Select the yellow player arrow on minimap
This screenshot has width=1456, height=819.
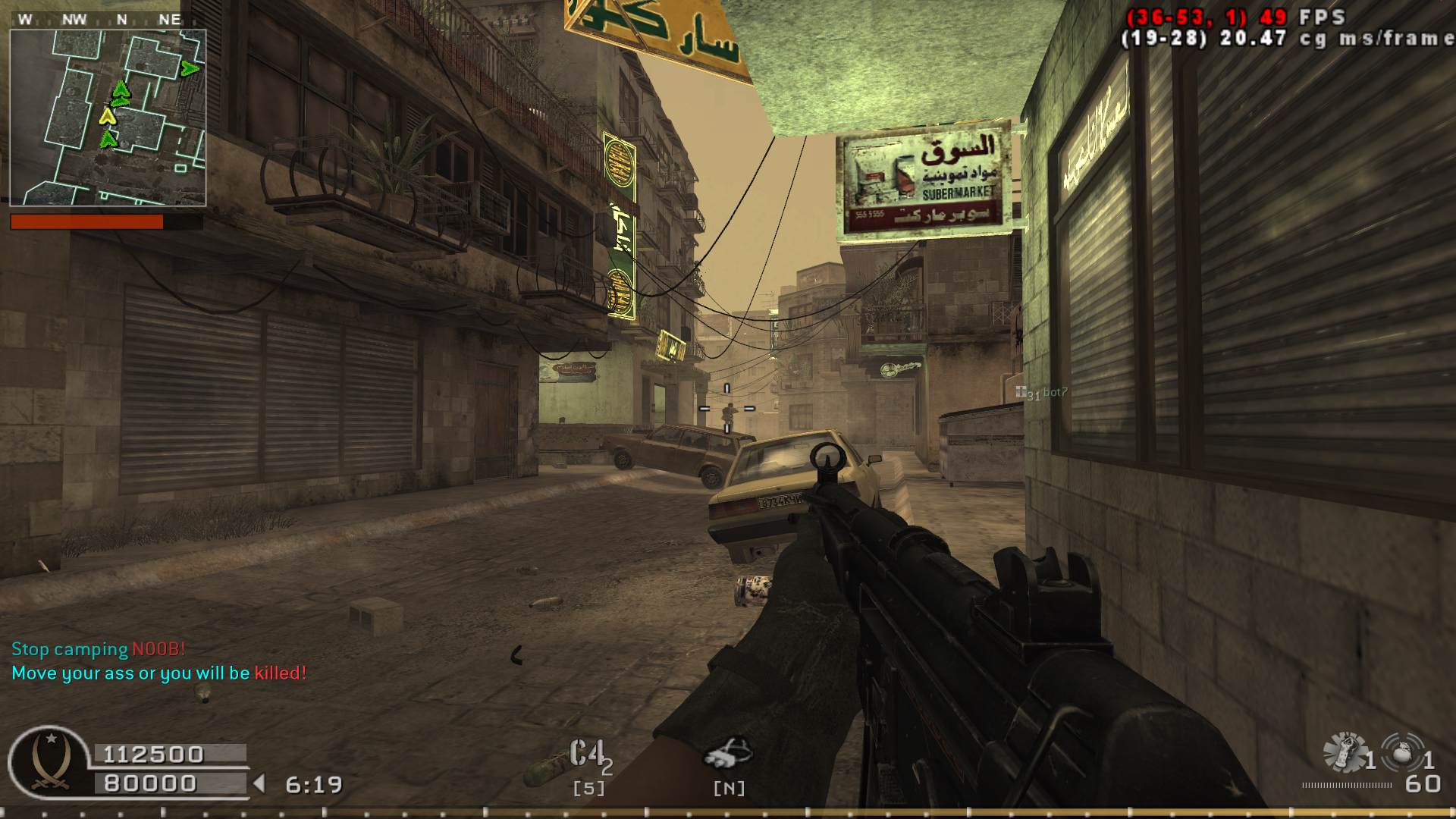tap(108, 116)
